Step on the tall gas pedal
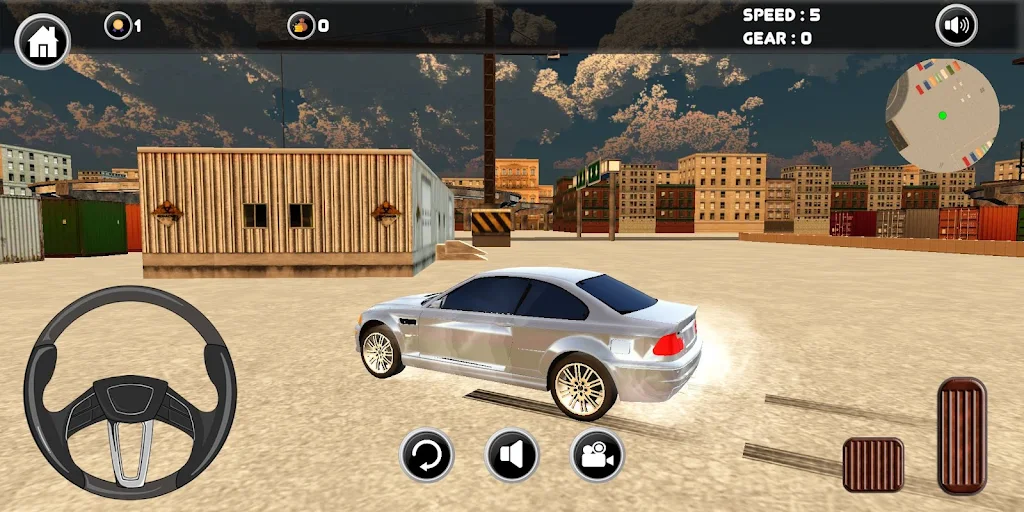The width and height of the screenshot is (1024, 512). 962,434
